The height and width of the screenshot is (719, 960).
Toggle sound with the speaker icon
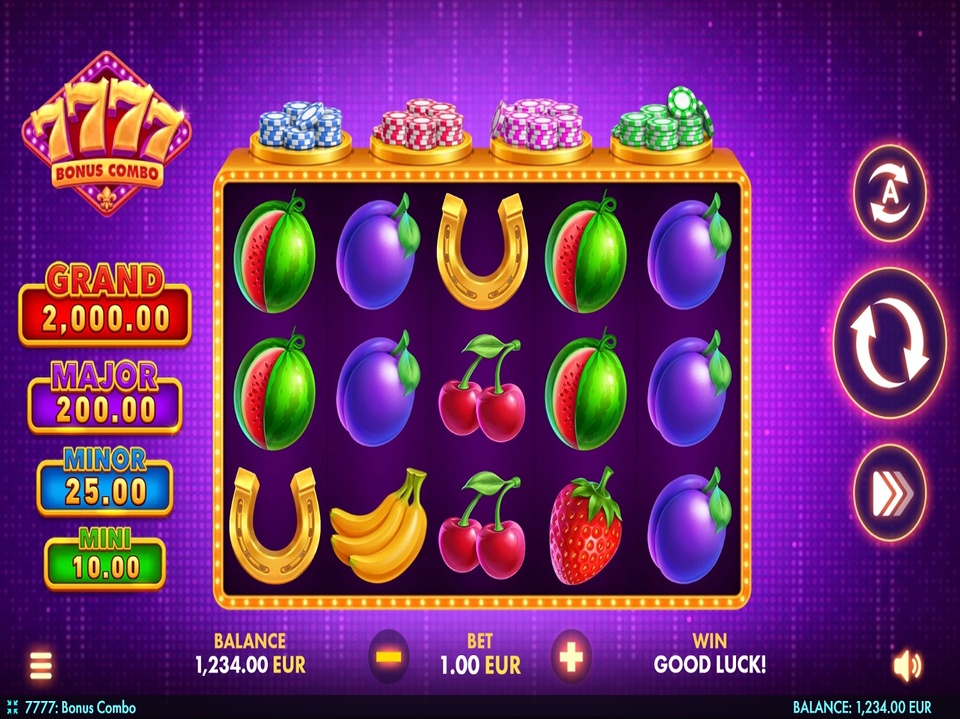click(907, 665)
